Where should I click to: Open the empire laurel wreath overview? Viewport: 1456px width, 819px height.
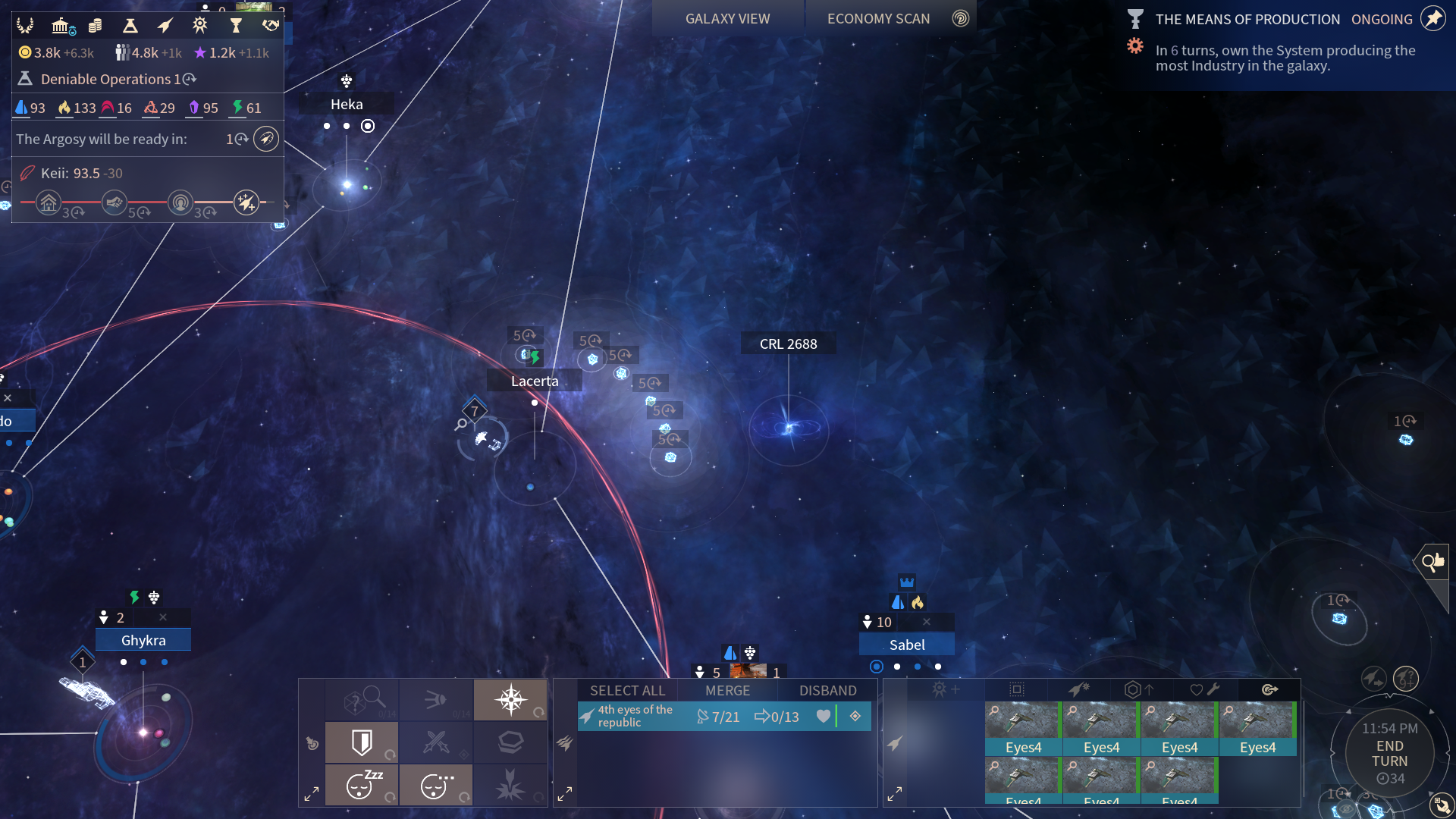pyautogui.click(x=25, y=27)
